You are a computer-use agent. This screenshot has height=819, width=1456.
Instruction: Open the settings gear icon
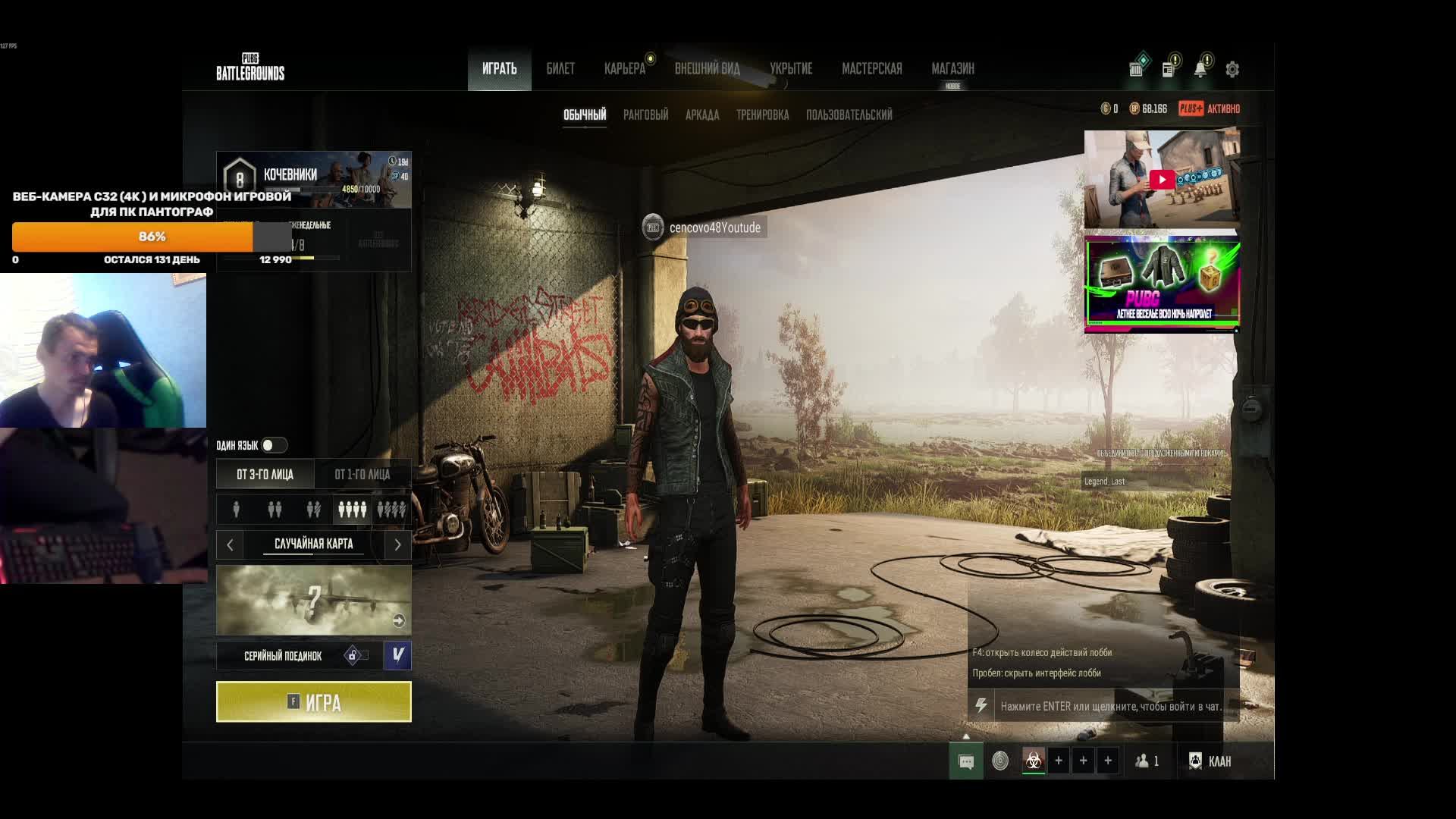coord(1232,70)
